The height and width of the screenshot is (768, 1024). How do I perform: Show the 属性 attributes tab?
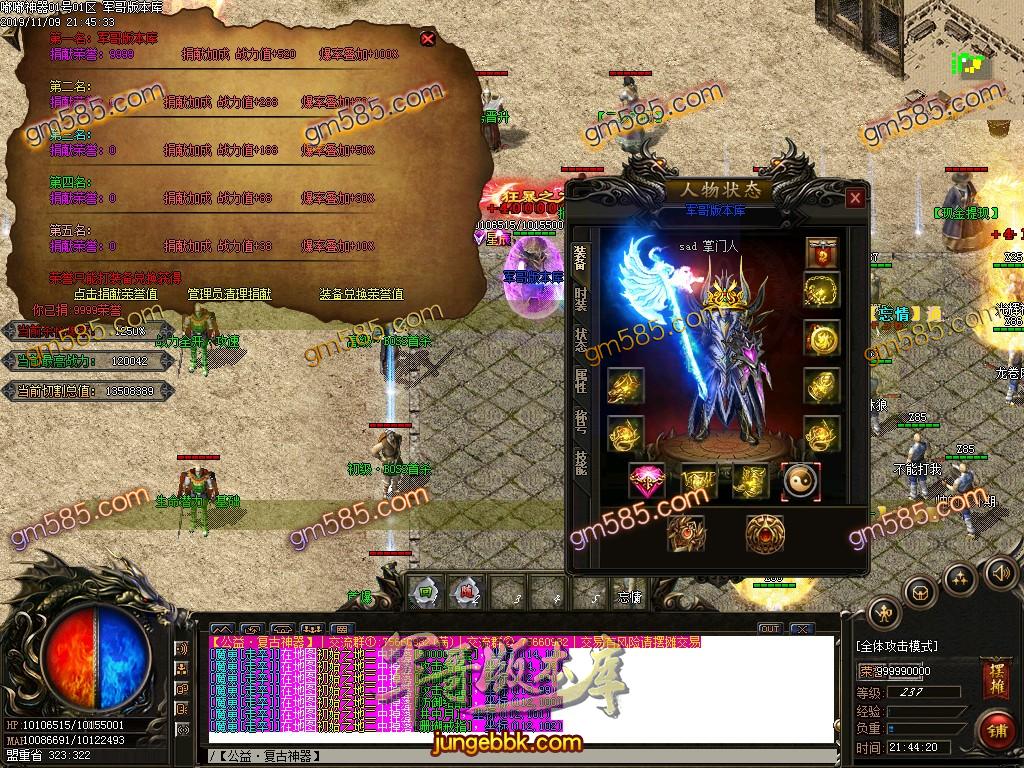pyautogui.click(x=581, y=380)
